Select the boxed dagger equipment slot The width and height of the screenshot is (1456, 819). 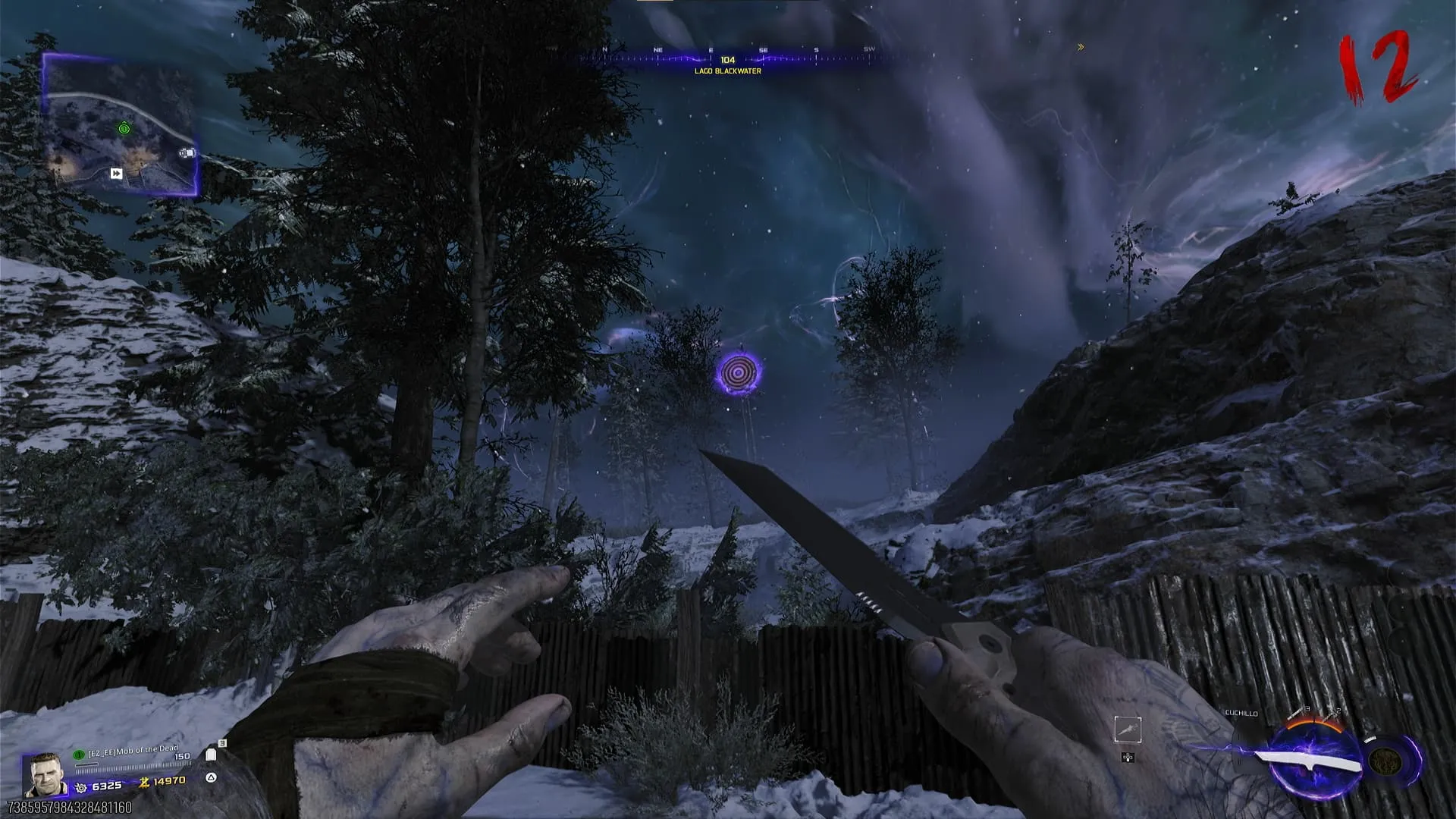click(x=1128, y=730)
